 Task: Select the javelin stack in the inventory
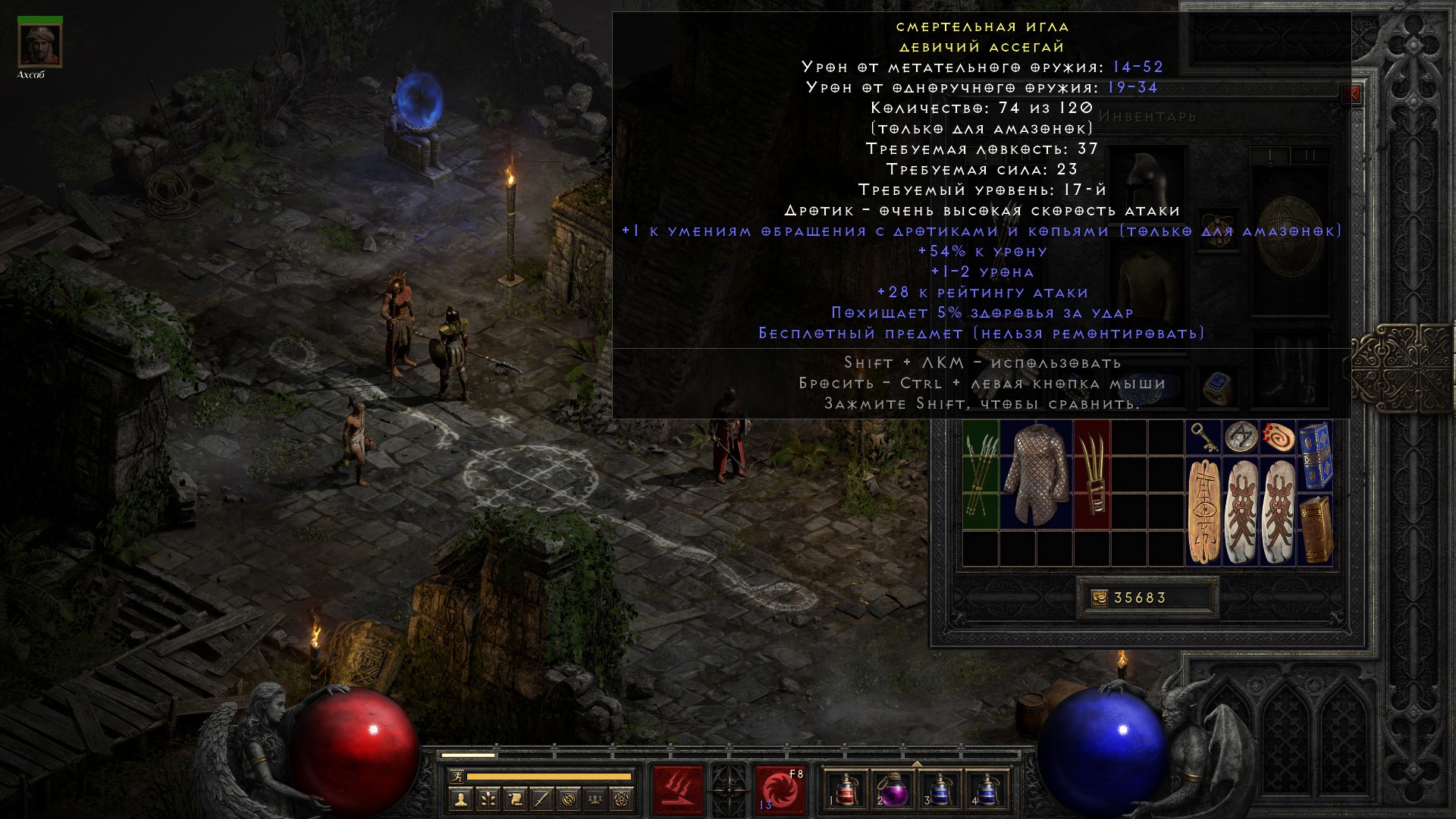coord(981,474)
